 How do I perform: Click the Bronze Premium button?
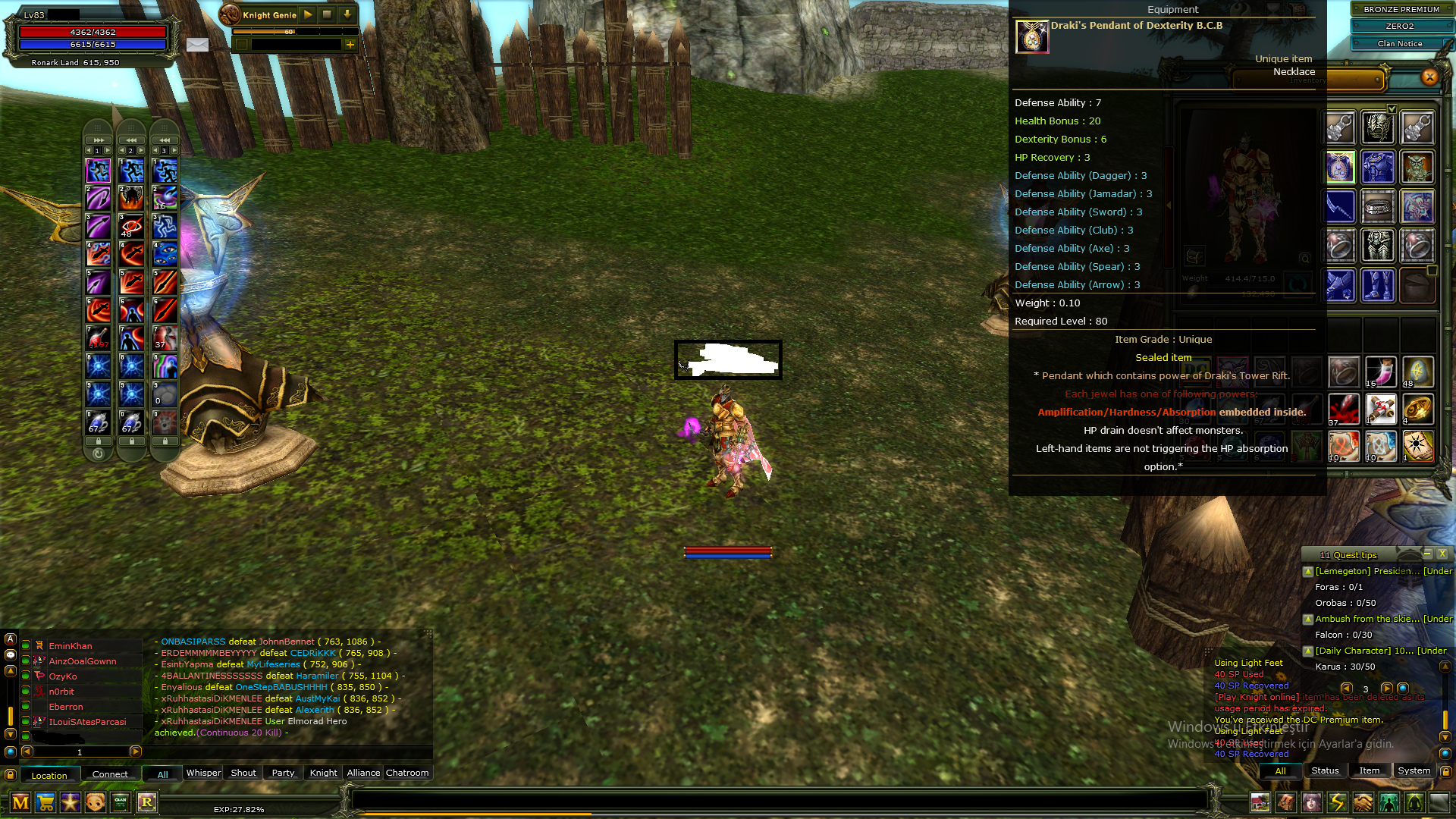coord(1400,9)
